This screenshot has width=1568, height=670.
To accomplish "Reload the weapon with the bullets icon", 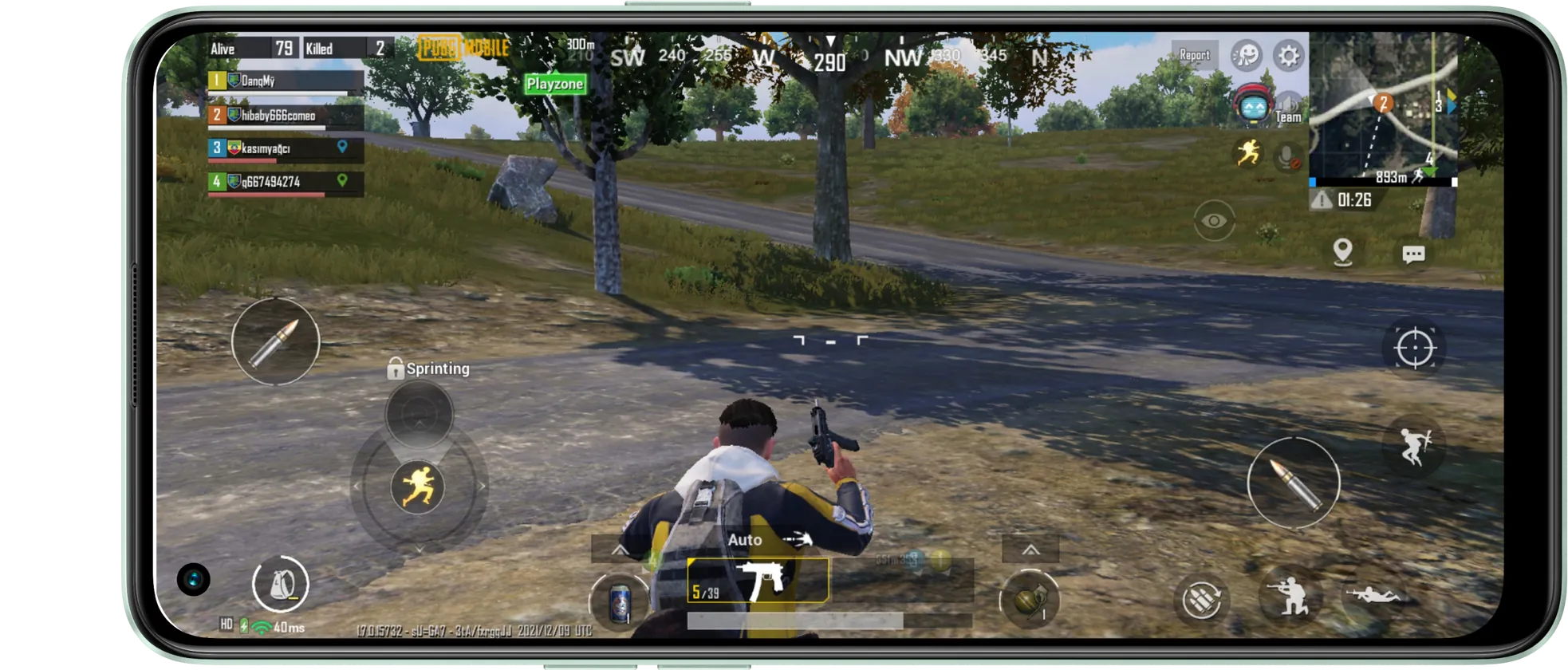I will (x=1201, y=599).
